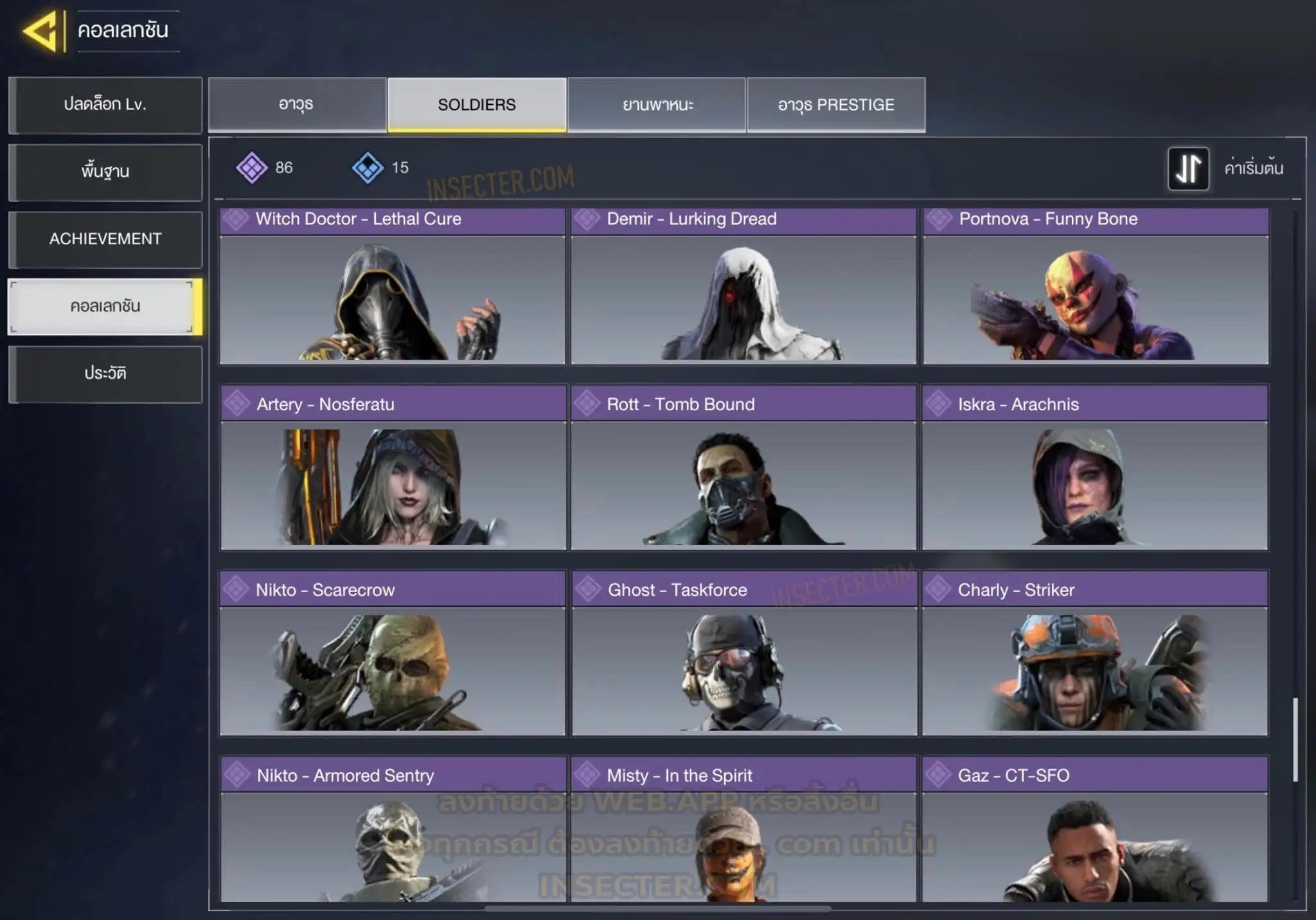
Task: Open the อาวุธ PRESTIGE tab
Action: 836,105
